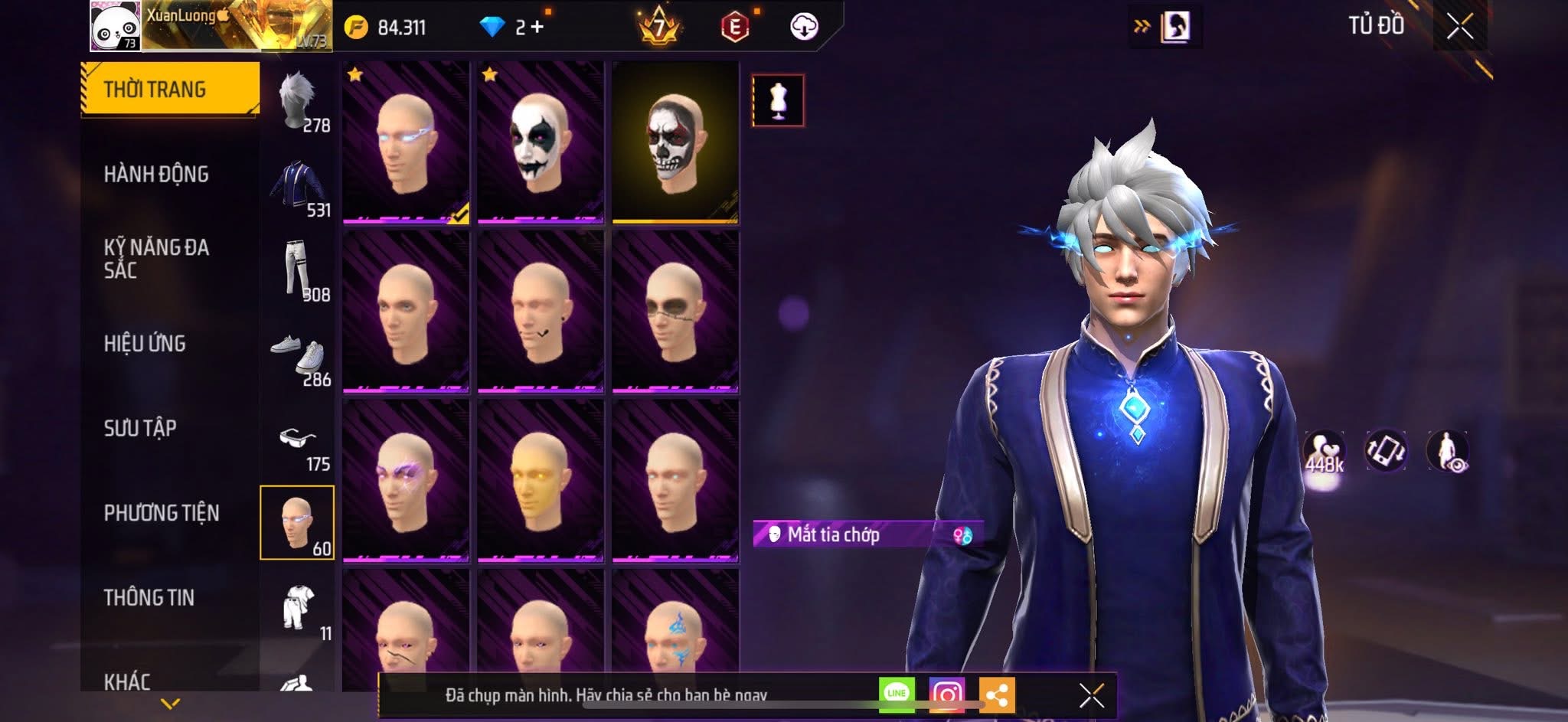Close the wardrobe with the top-right X
This screenshot has height=722, width=1568.
(1459, 27)
